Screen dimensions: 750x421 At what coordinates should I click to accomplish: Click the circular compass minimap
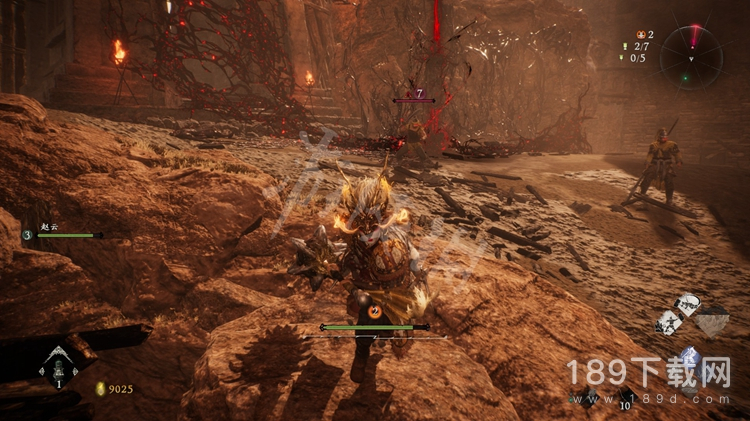[691, 55]
